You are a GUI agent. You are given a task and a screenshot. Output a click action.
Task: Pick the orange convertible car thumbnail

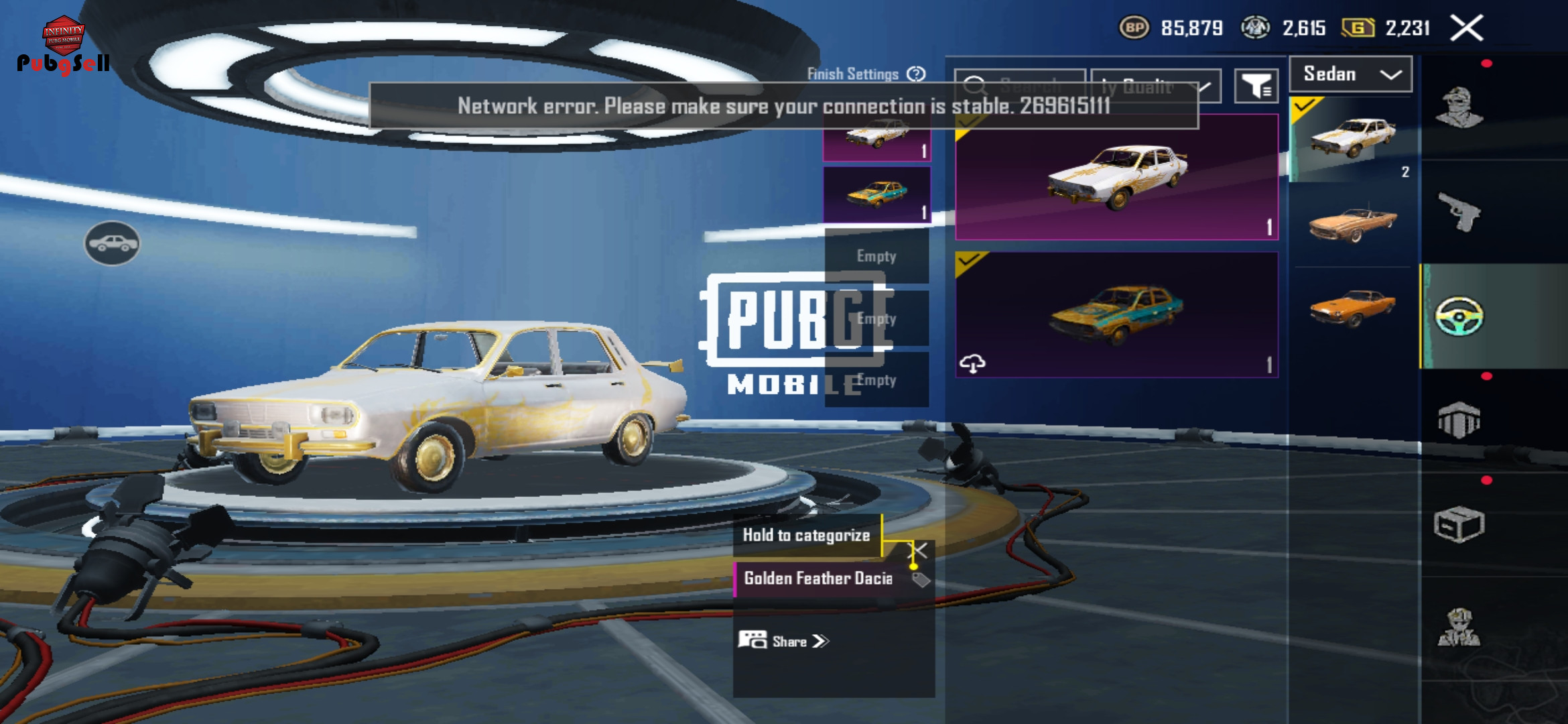(x=1353, y=225)
